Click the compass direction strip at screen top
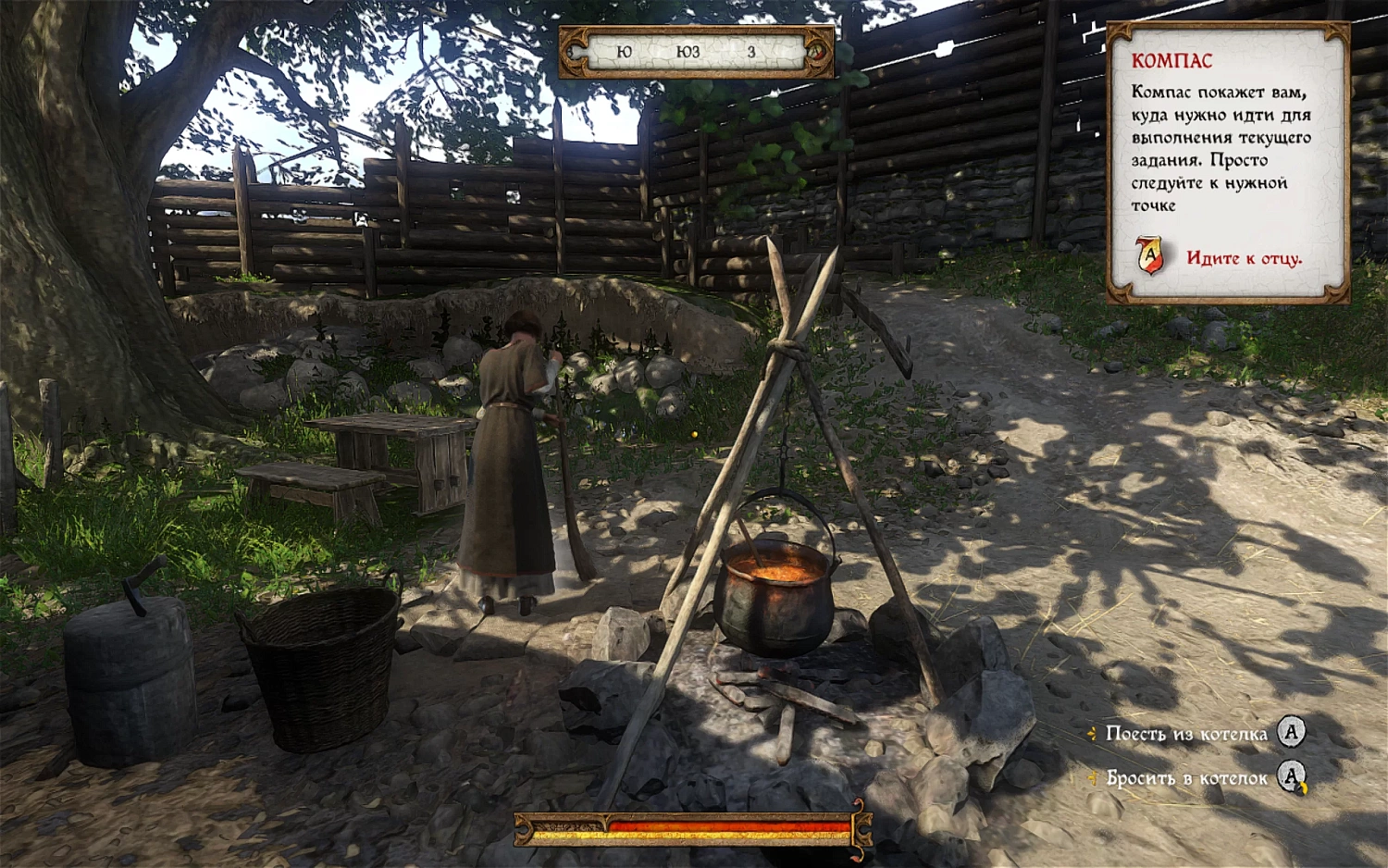The height and width of the screenshot is (868, 1388). point(696,53)
